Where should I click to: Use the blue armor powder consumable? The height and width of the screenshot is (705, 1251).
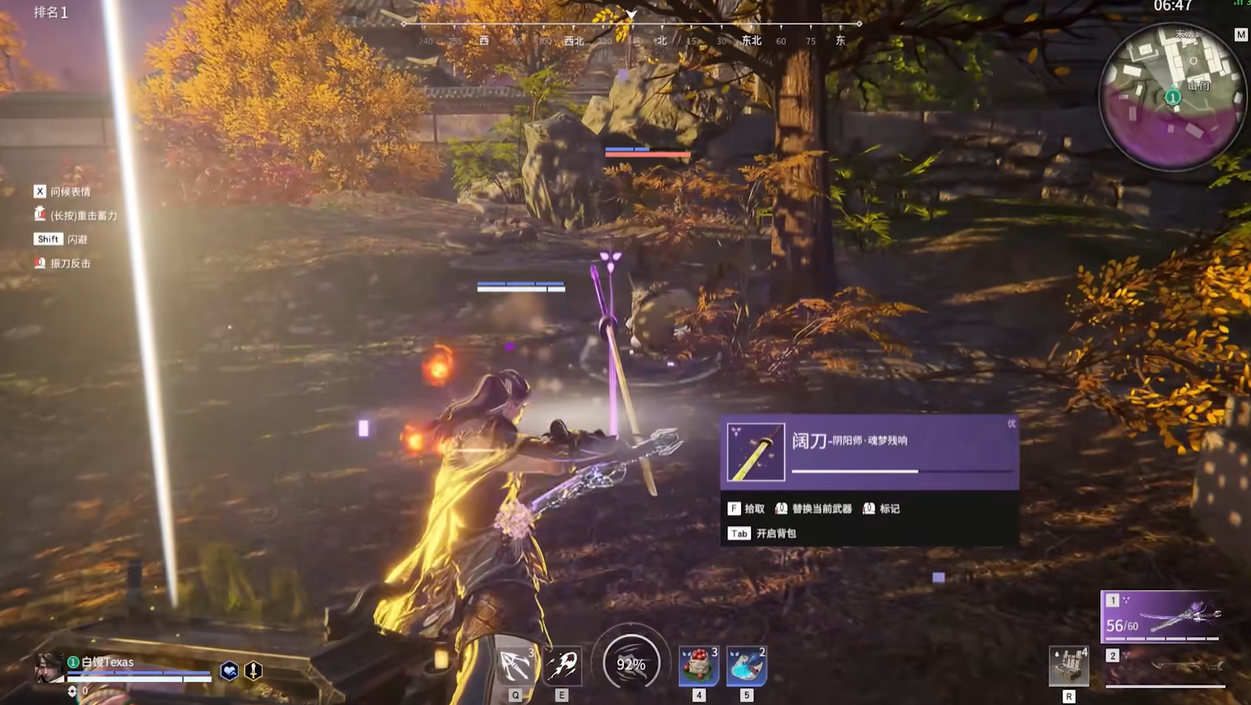[746, 667]
